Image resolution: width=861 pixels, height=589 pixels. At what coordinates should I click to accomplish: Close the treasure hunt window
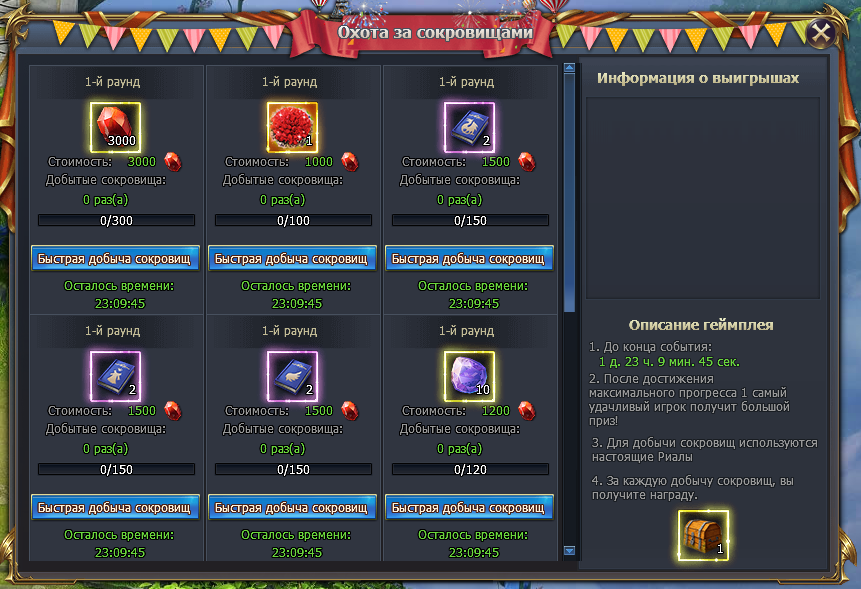pos(821,33)
